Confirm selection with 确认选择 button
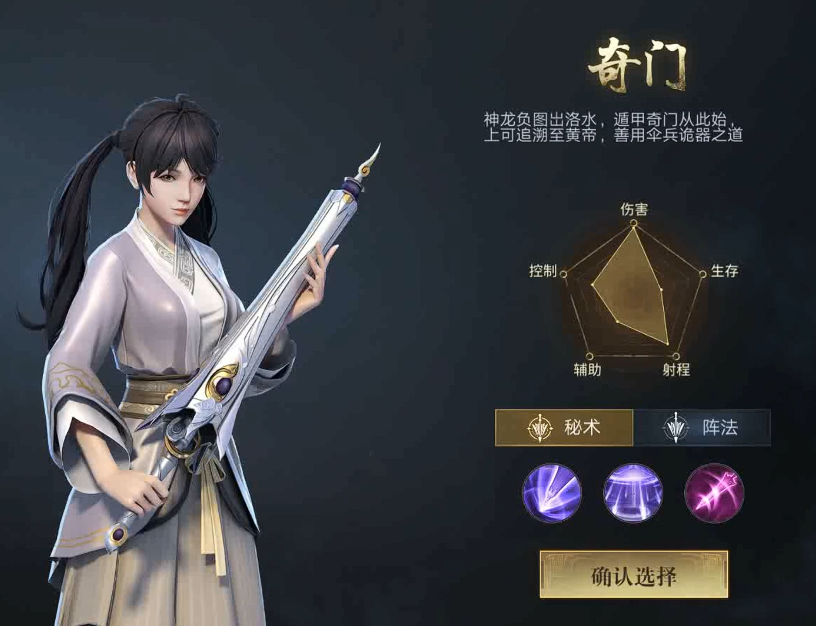 [633, 574]
